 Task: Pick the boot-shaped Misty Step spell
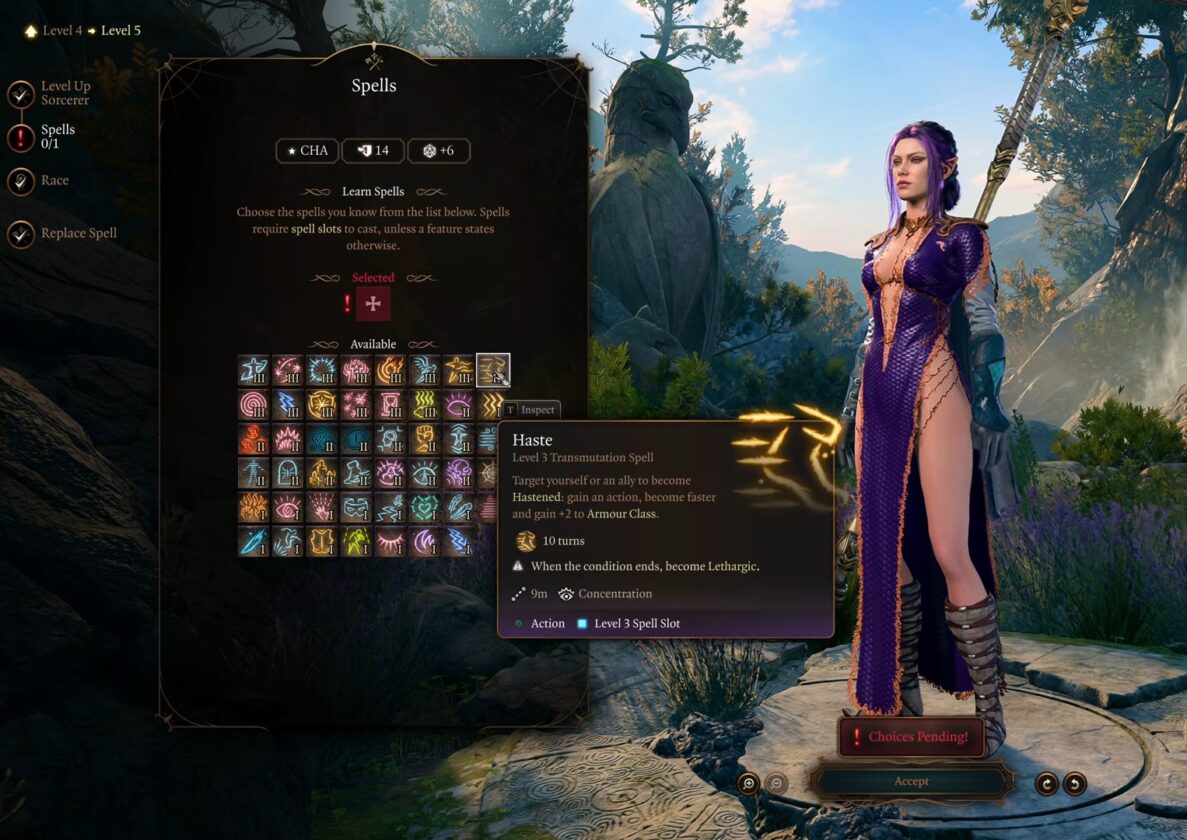coord(356,472)
